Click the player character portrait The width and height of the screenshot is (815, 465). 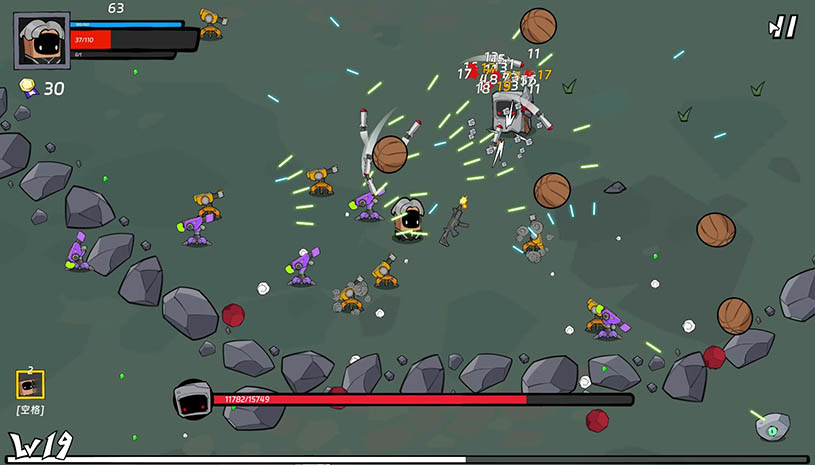pos(42,41)
